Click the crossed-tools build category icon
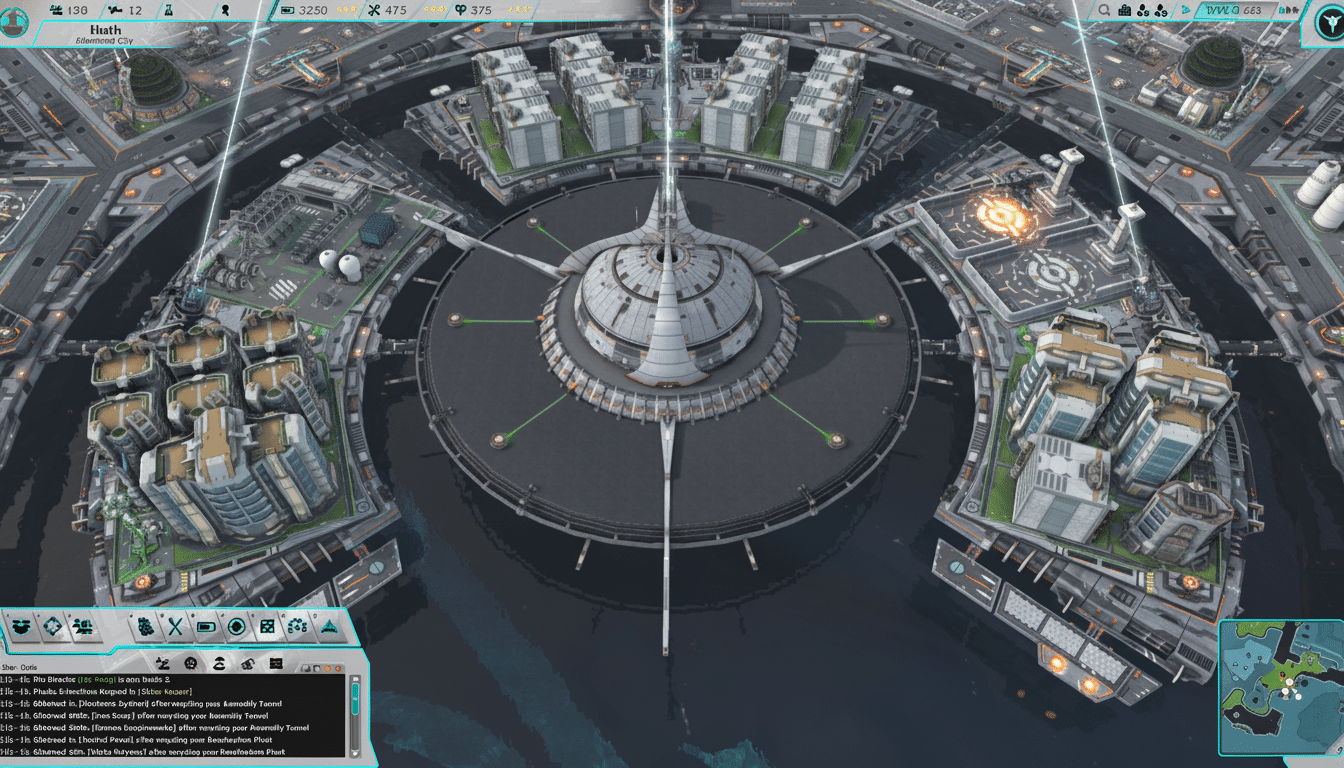This screenshot has height=768, width=1344. point(174,627)
